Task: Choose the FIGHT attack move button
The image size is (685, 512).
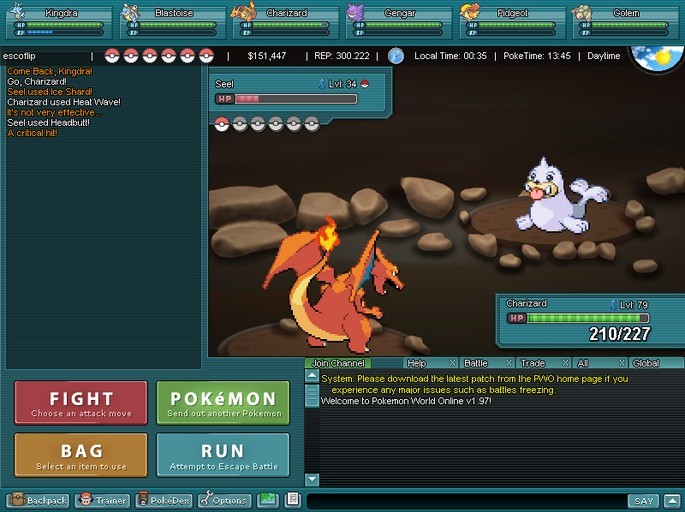Action: coord(81,403)
